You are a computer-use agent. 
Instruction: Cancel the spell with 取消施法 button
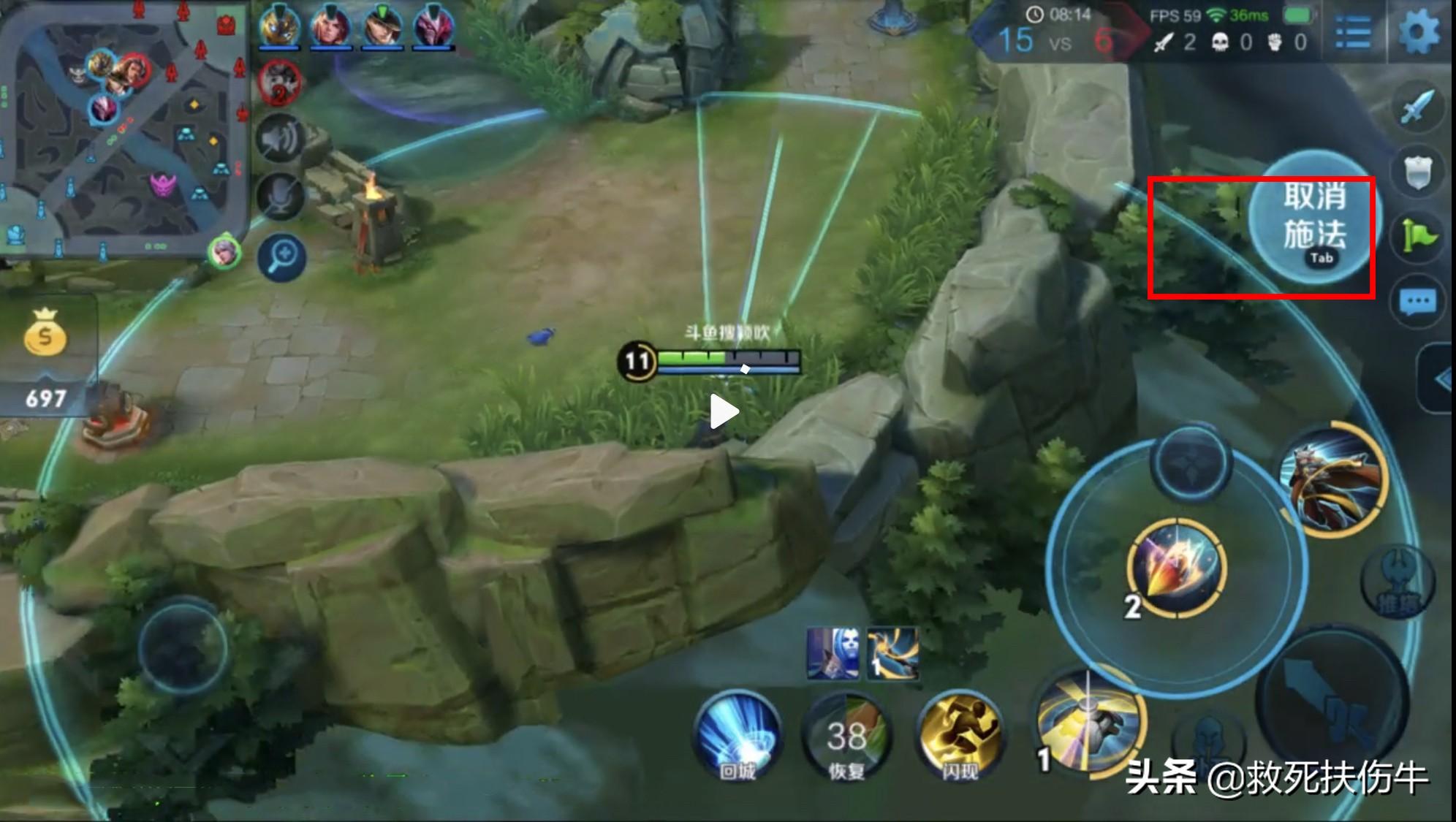tap(1313, 219)
